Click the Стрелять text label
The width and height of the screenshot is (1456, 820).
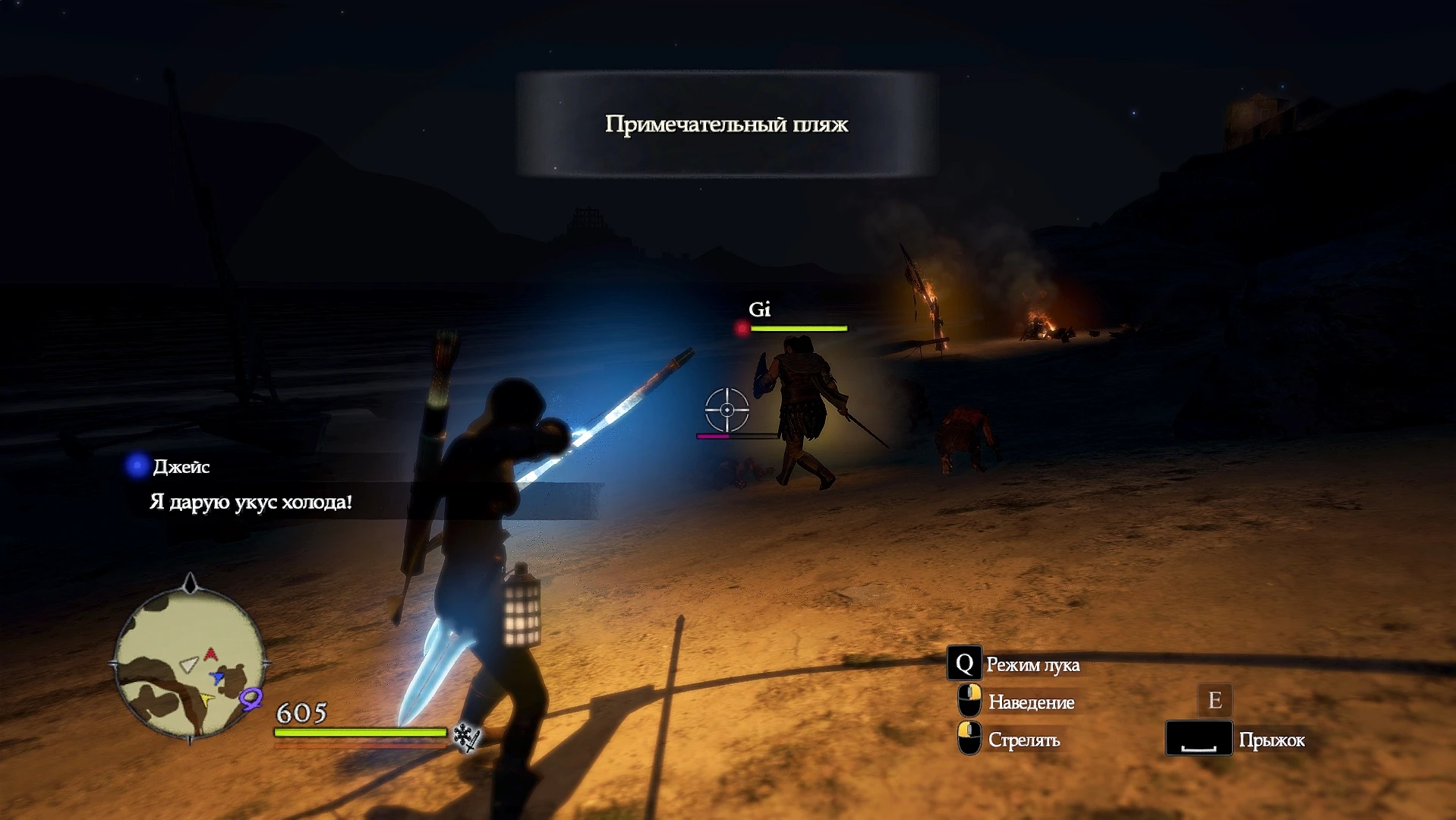point(1025,740)
